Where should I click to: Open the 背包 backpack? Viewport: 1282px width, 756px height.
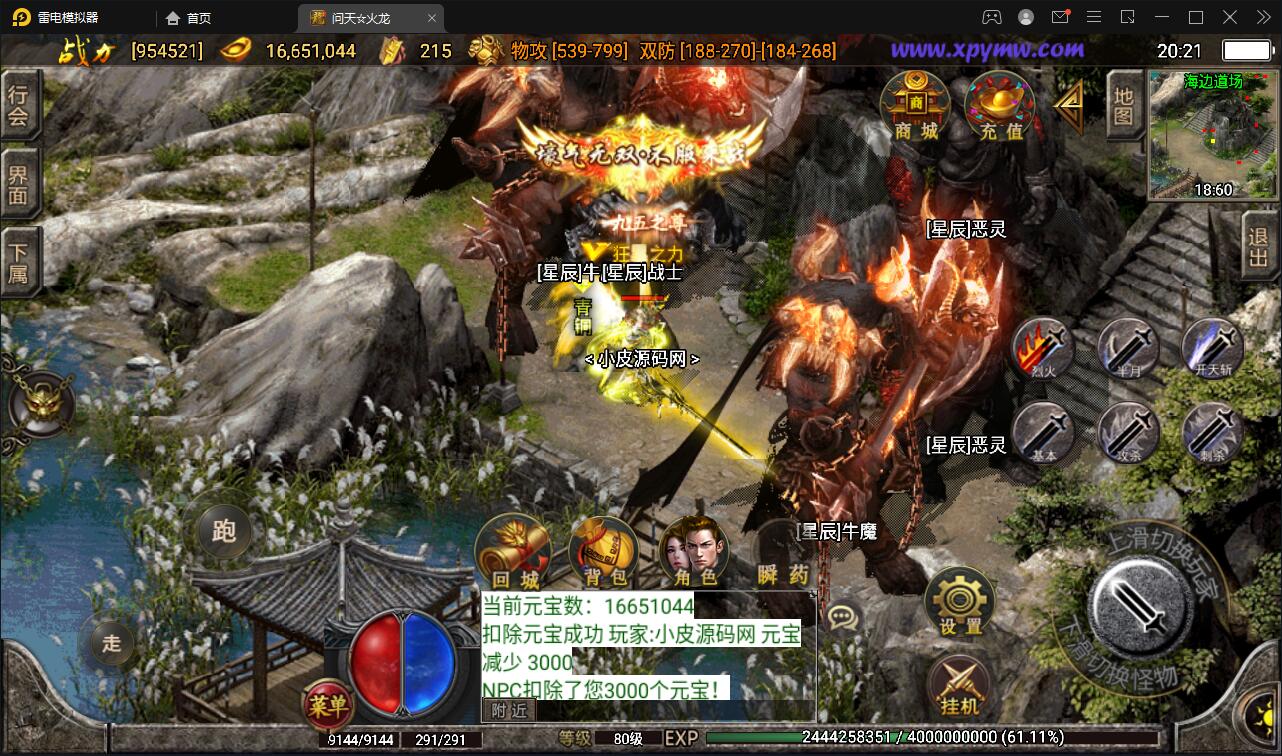pos(602,551)
